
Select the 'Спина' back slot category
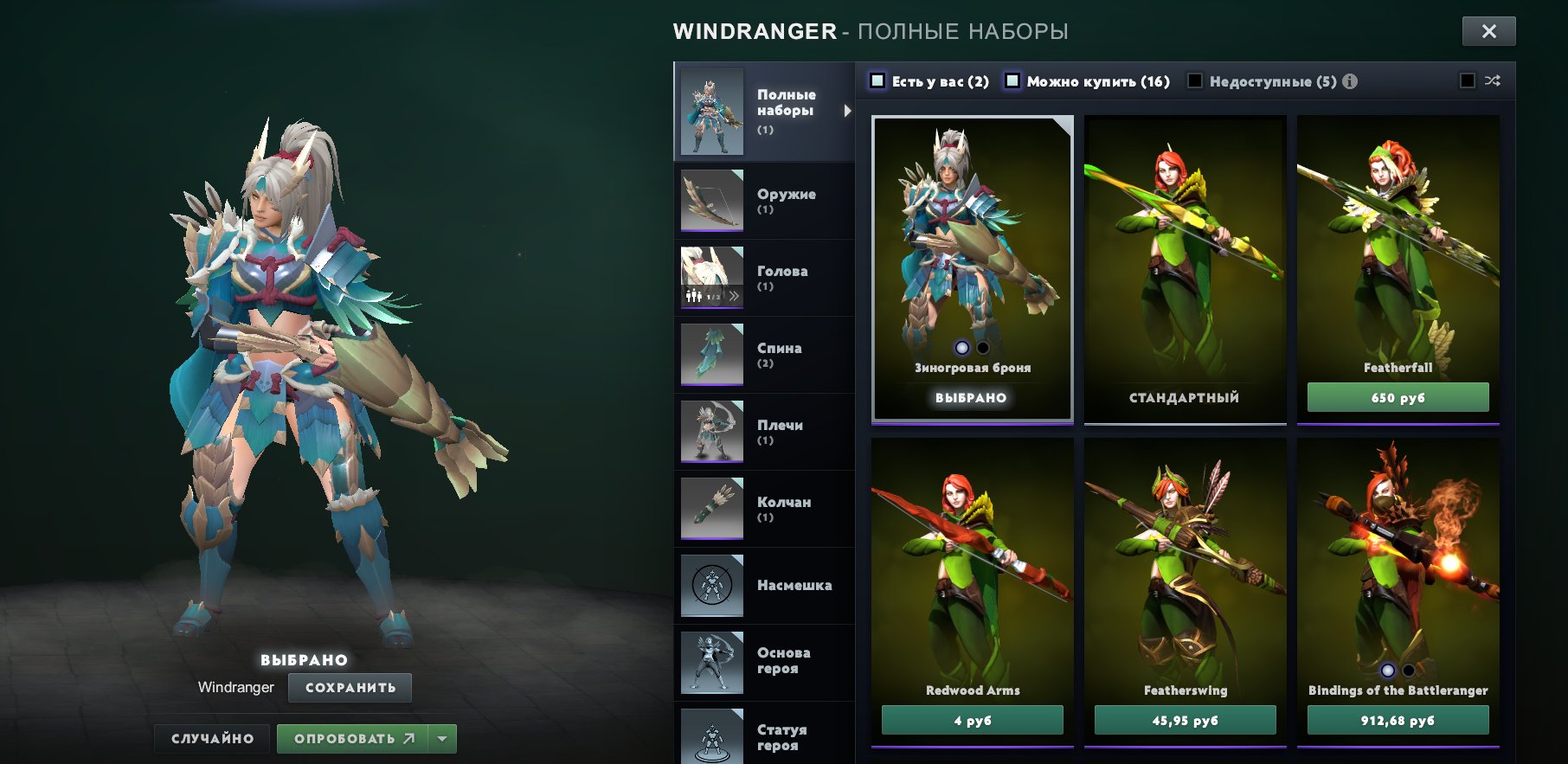(x=763, y=355)
